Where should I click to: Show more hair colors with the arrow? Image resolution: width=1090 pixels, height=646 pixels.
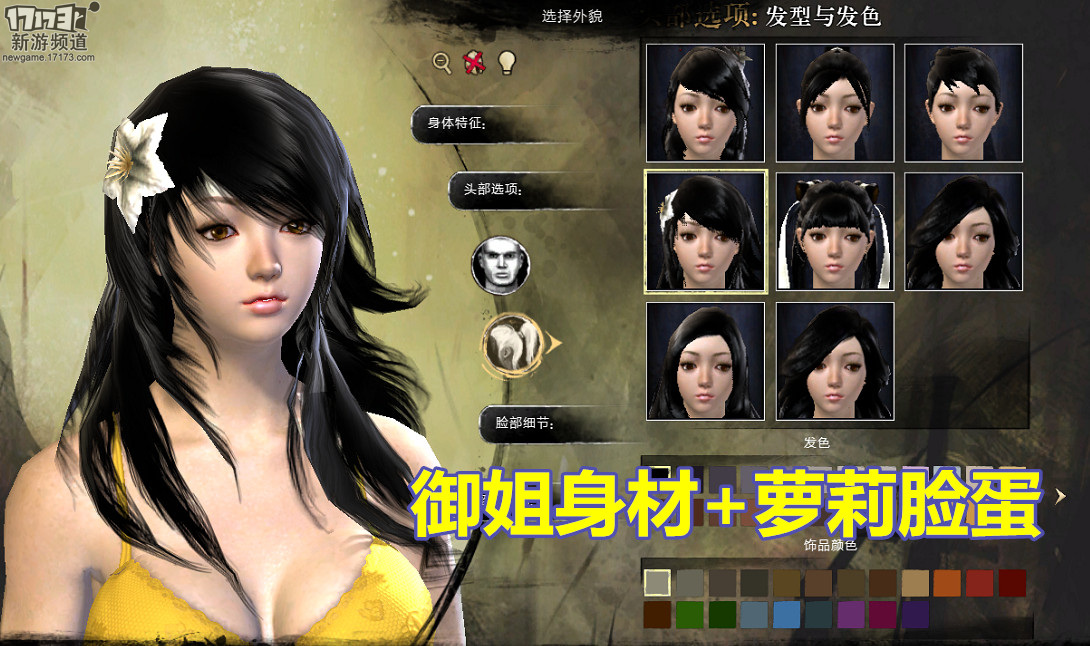(x=1062, y=494)
